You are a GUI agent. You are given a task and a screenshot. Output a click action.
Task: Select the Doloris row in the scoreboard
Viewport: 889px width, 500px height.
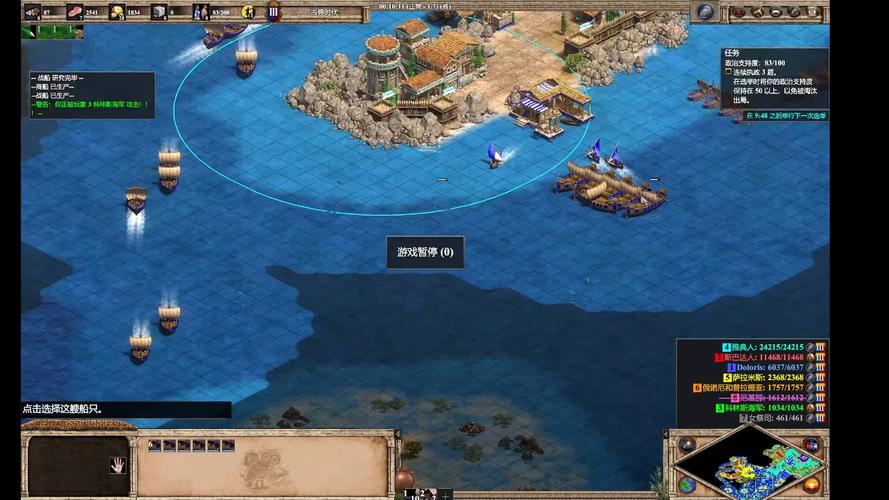point(771,367)
